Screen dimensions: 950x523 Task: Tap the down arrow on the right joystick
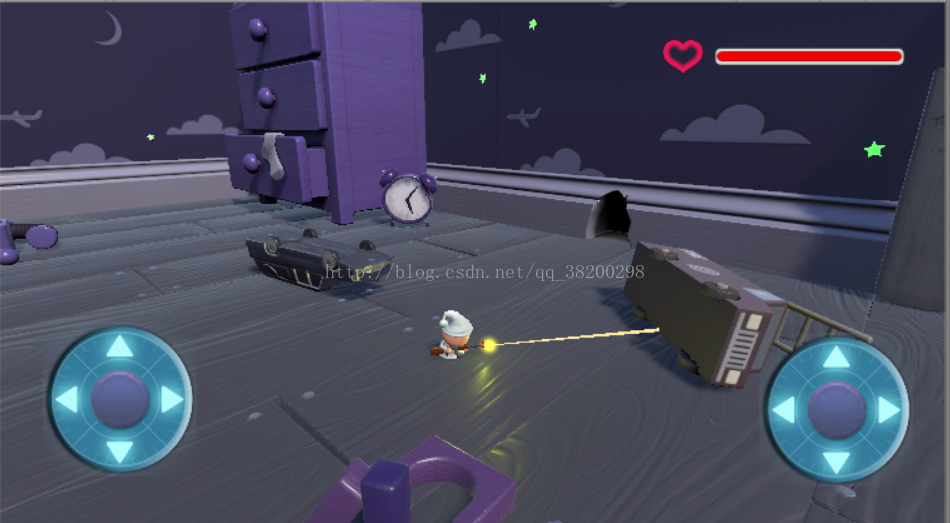836,462
